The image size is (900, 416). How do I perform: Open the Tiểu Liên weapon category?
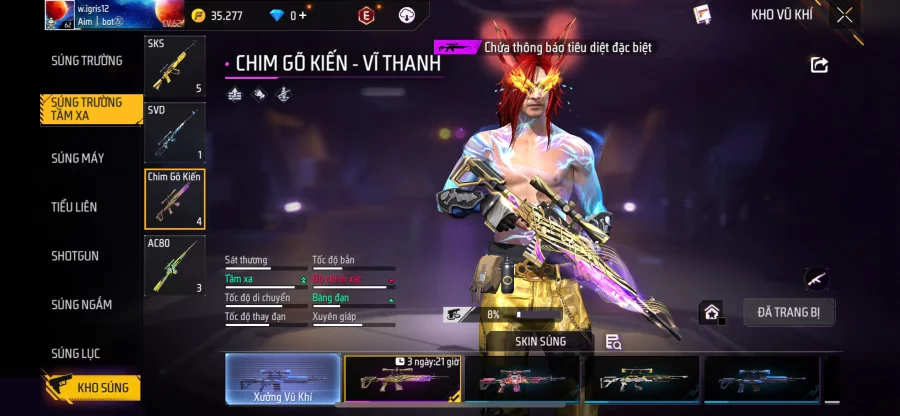(74, 207)
